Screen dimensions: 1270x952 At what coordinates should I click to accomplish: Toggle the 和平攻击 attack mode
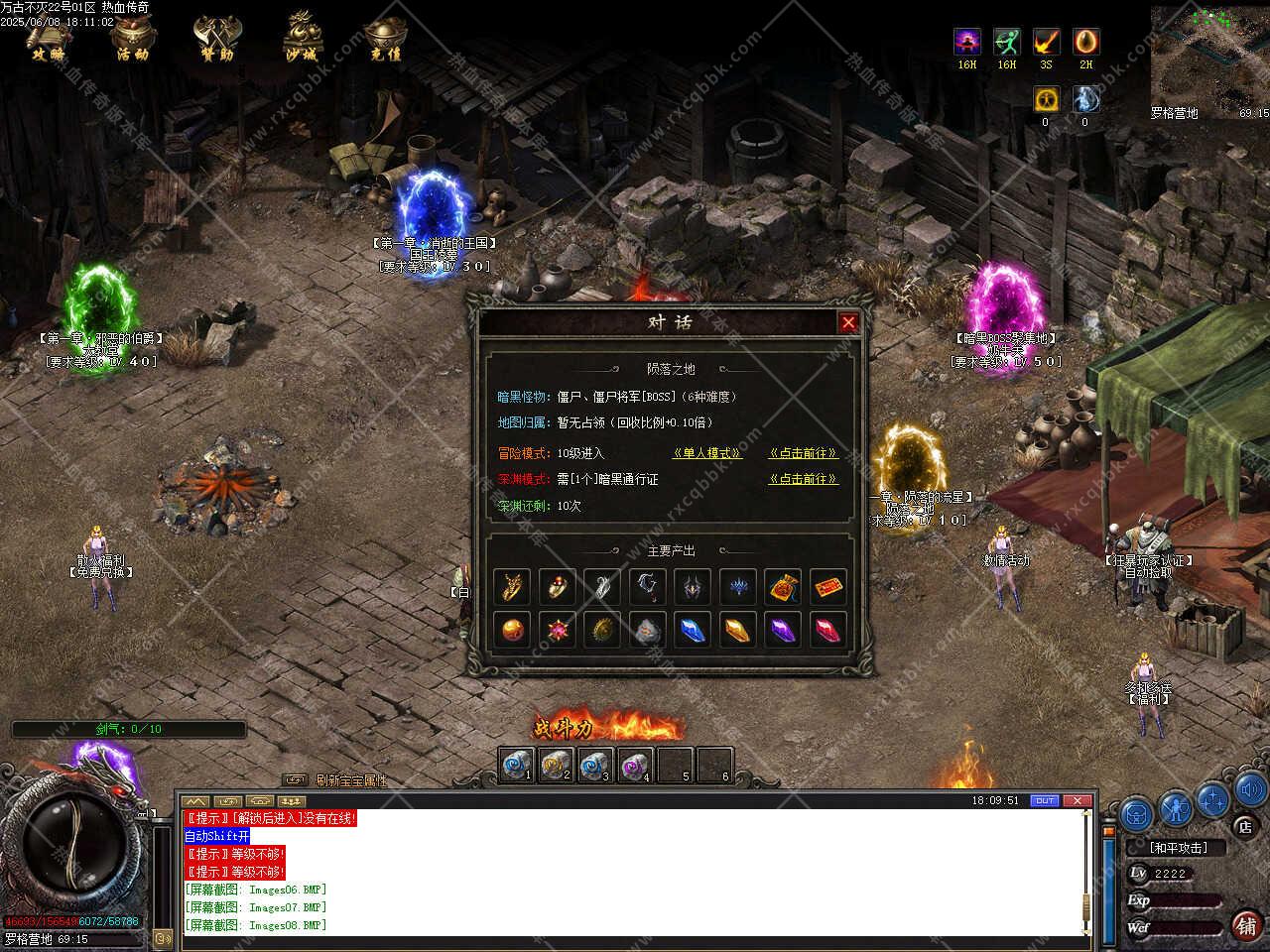1179,848
